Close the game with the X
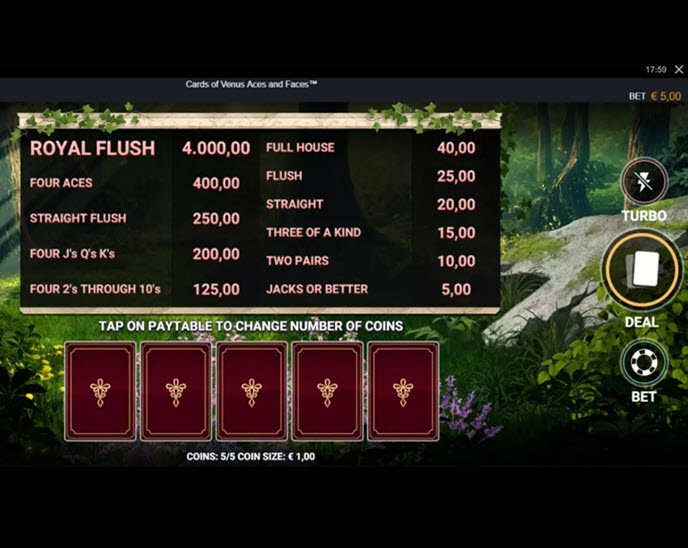This screenshot has height=548, width=688. click(678, 70)
